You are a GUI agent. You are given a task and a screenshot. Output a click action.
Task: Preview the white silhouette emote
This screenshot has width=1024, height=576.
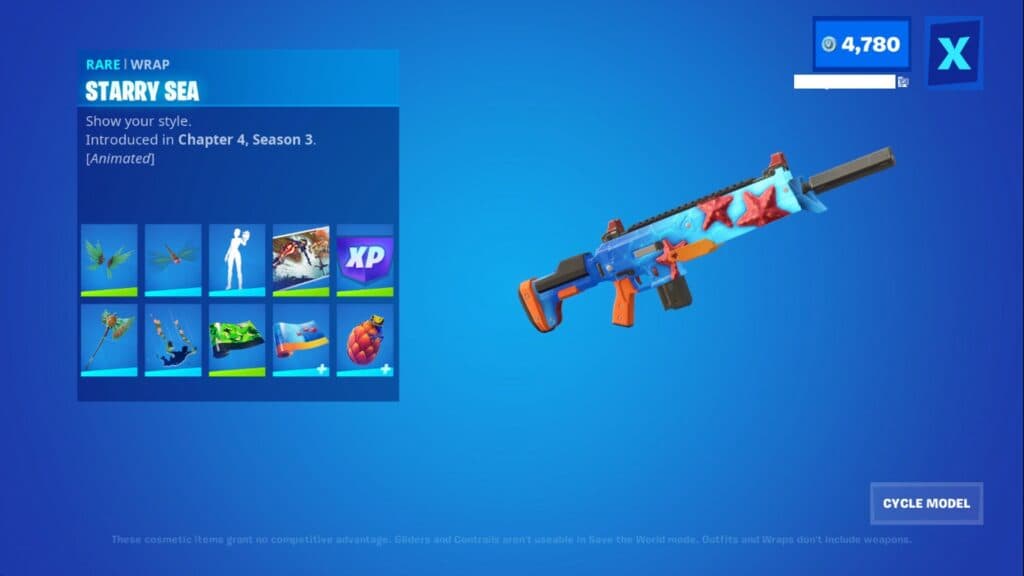237,260
